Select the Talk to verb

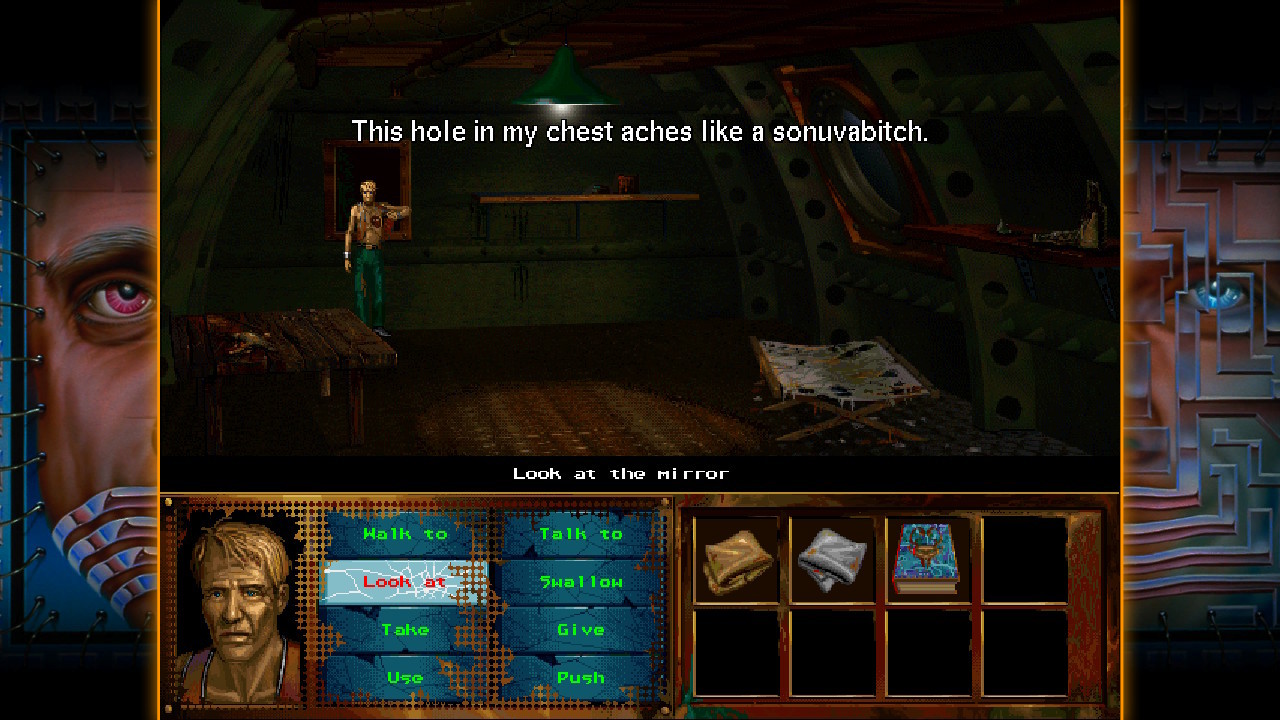tap(580, 534)
